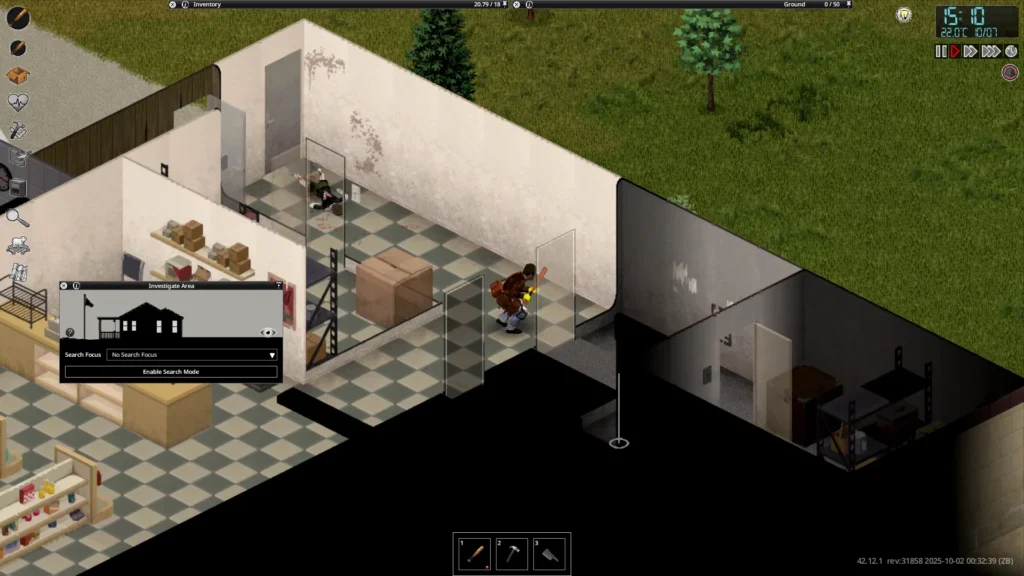Click the question mark help icon
Viewport: 1024px width, 576px height.
pos(70,332)
